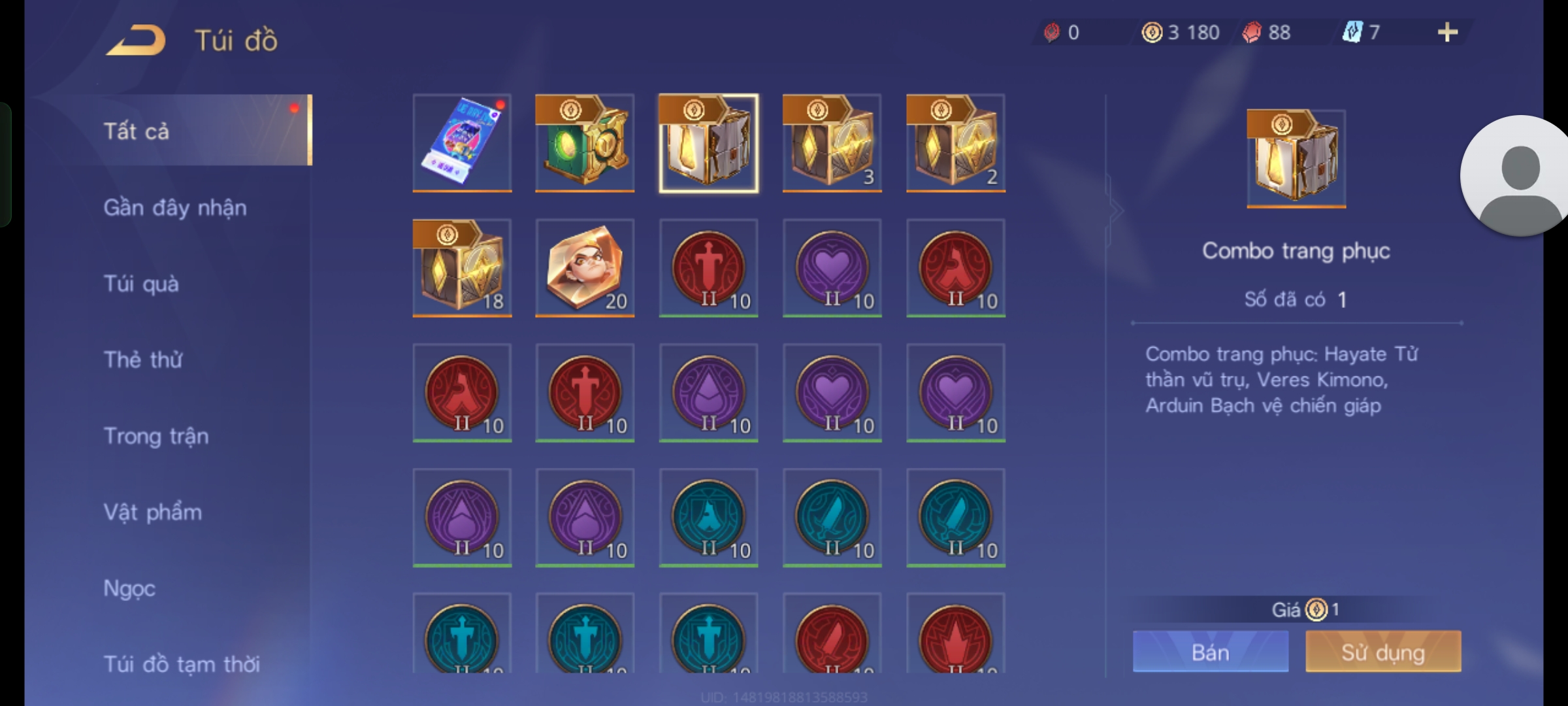Viewport: 1568px width, 706px height.
Task: Choose the gold chest with quantity 2
Action: click(955, 143)
